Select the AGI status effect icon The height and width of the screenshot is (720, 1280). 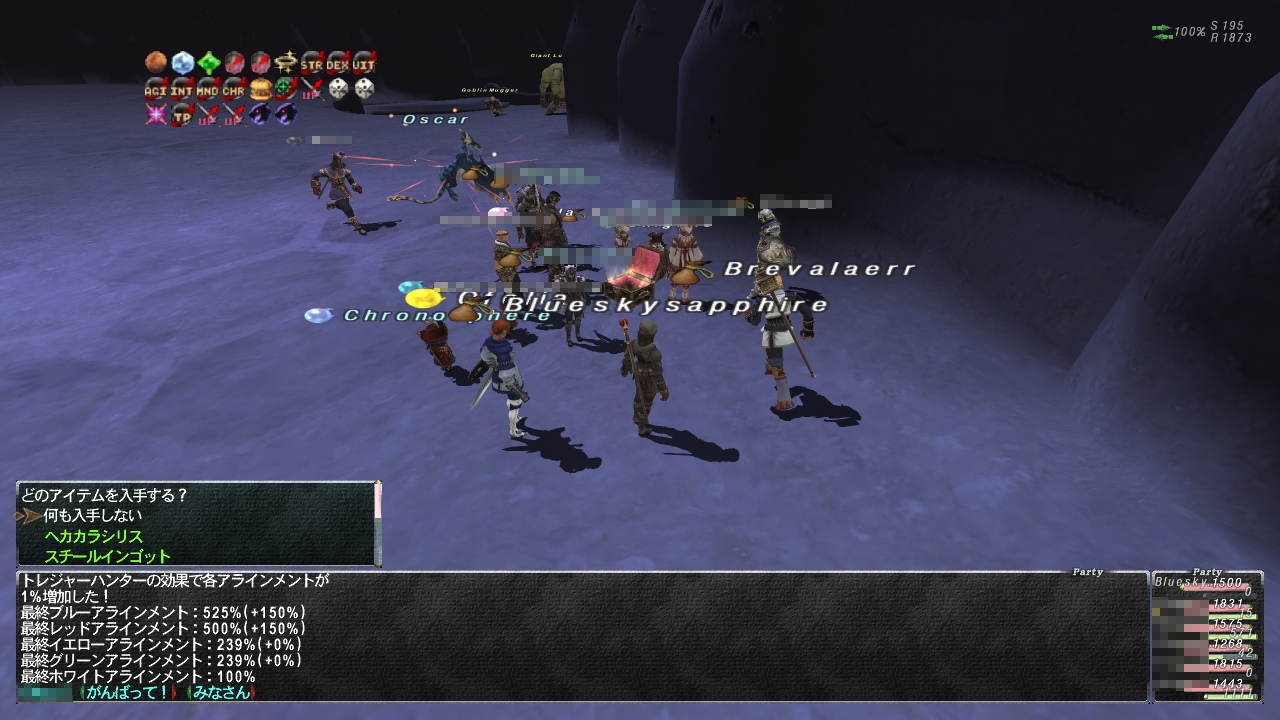point(155,88)
